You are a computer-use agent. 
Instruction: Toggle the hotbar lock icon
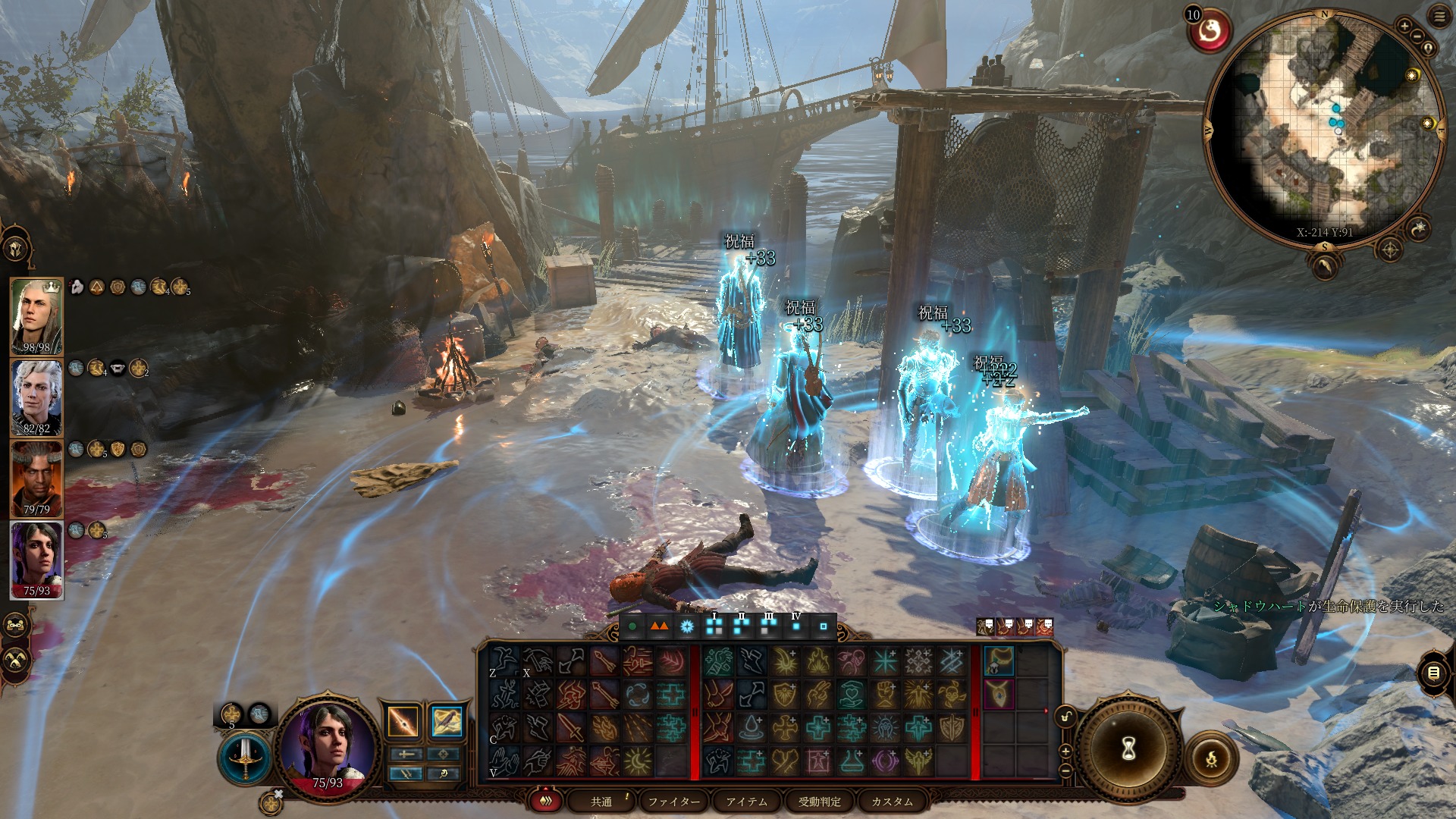tap(1065, 717)
